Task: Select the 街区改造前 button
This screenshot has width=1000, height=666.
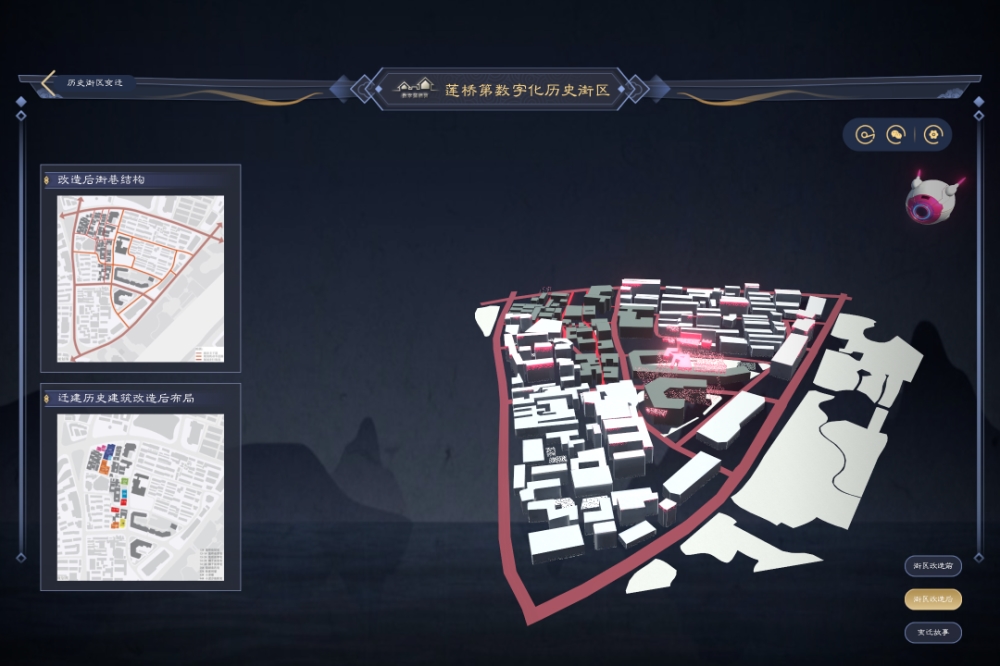Action: [x=932, y=566]
